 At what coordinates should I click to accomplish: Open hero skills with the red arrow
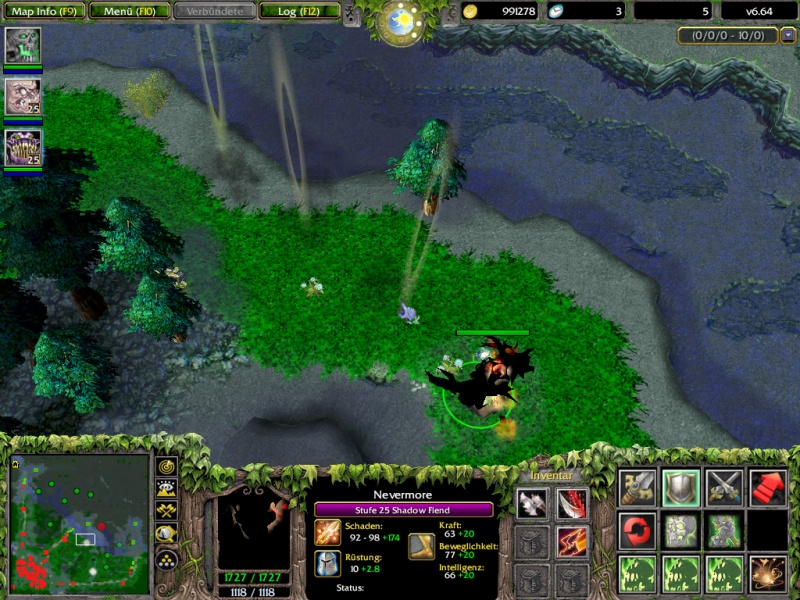click(x=767, y=487)
